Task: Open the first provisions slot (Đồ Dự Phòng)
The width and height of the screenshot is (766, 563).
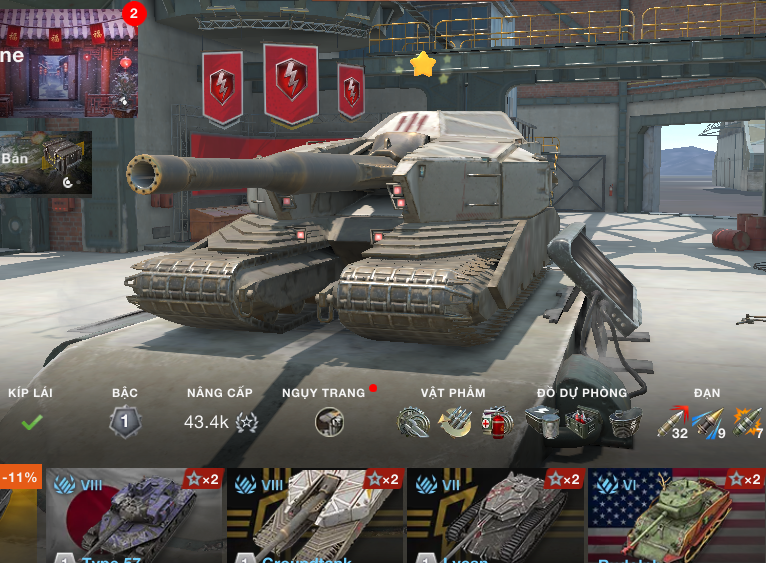Action: [x=543, y=422]
